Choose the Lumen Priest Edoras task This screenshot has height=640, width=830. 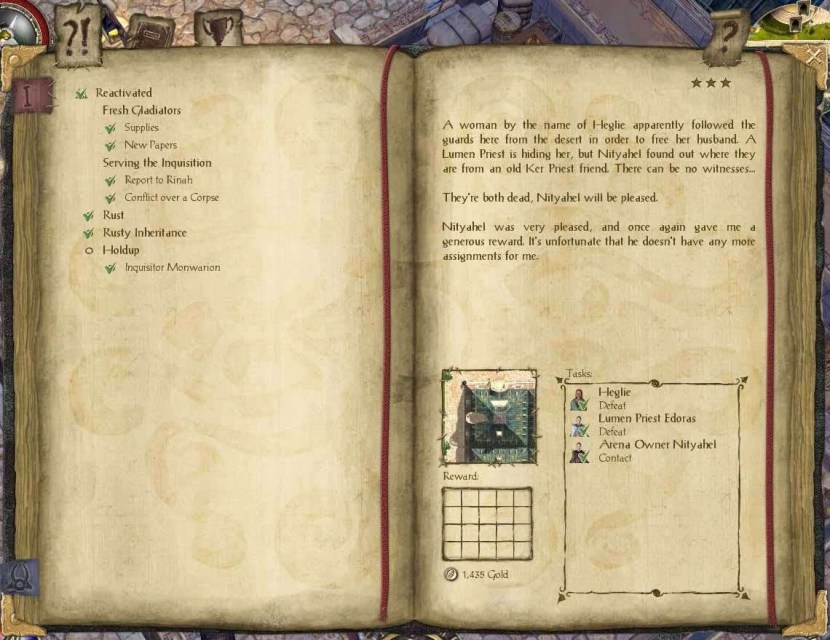click(645, 424)
